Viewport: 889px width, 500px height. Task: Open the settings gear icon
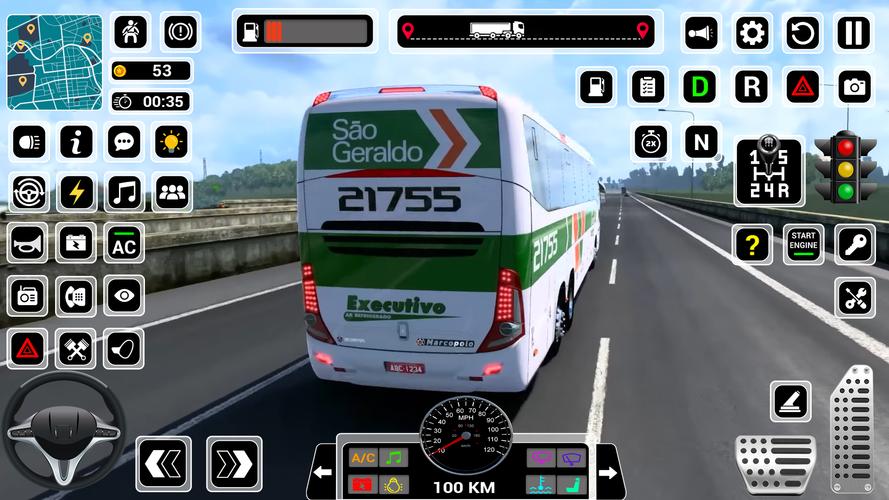[x=753, y=32]
